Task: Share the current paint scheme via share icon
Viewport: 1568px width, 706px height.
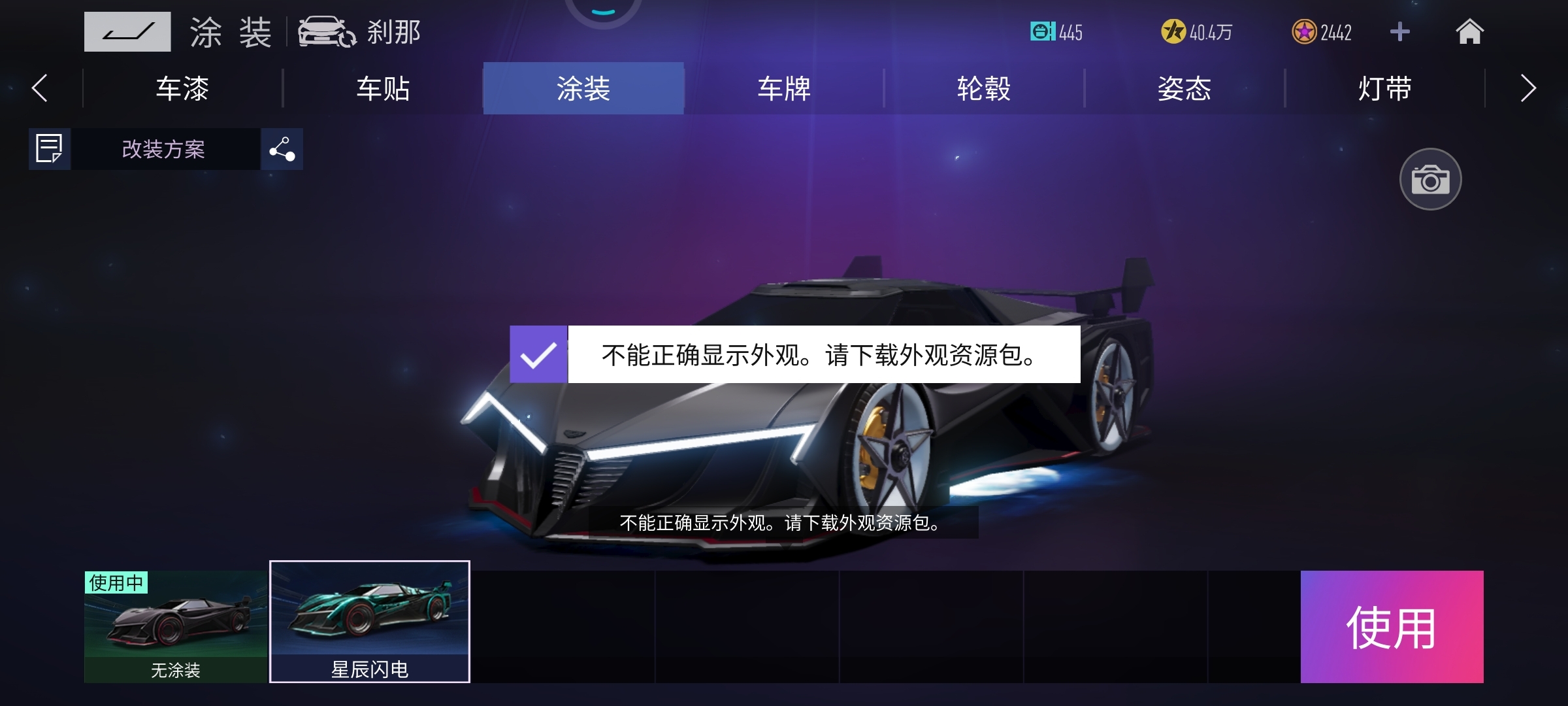Action: 282,149
